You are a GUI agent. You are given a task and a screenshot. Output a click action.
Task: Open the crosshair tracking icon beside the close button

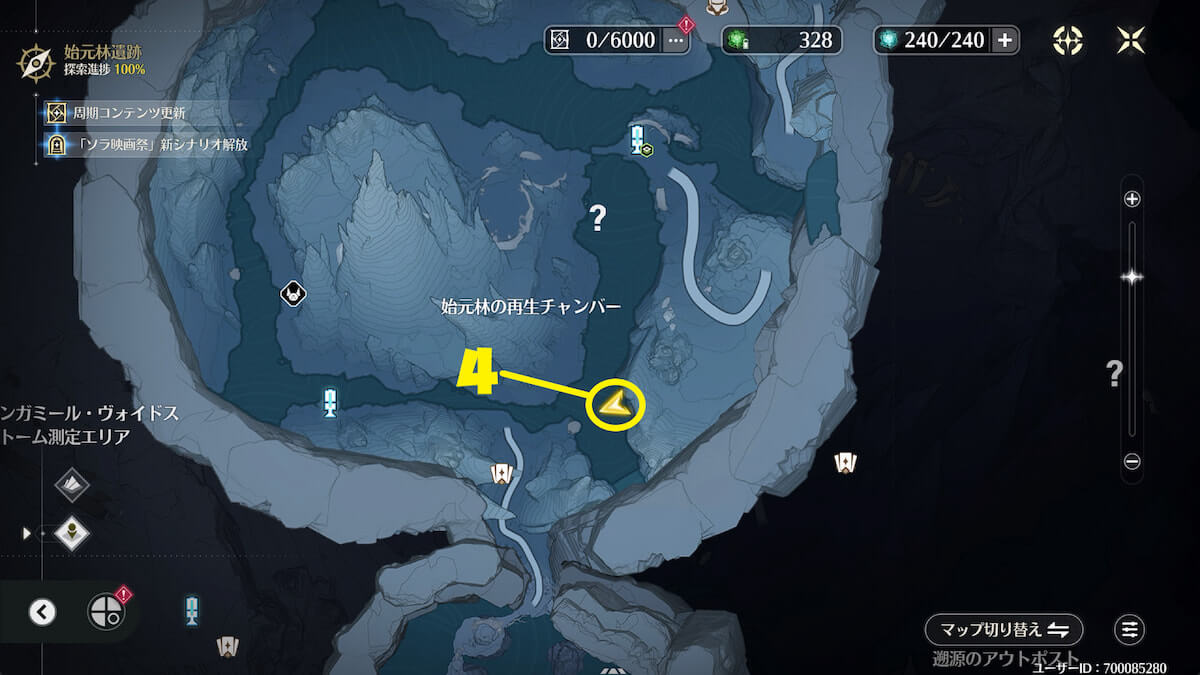(x=1068, y=40)
